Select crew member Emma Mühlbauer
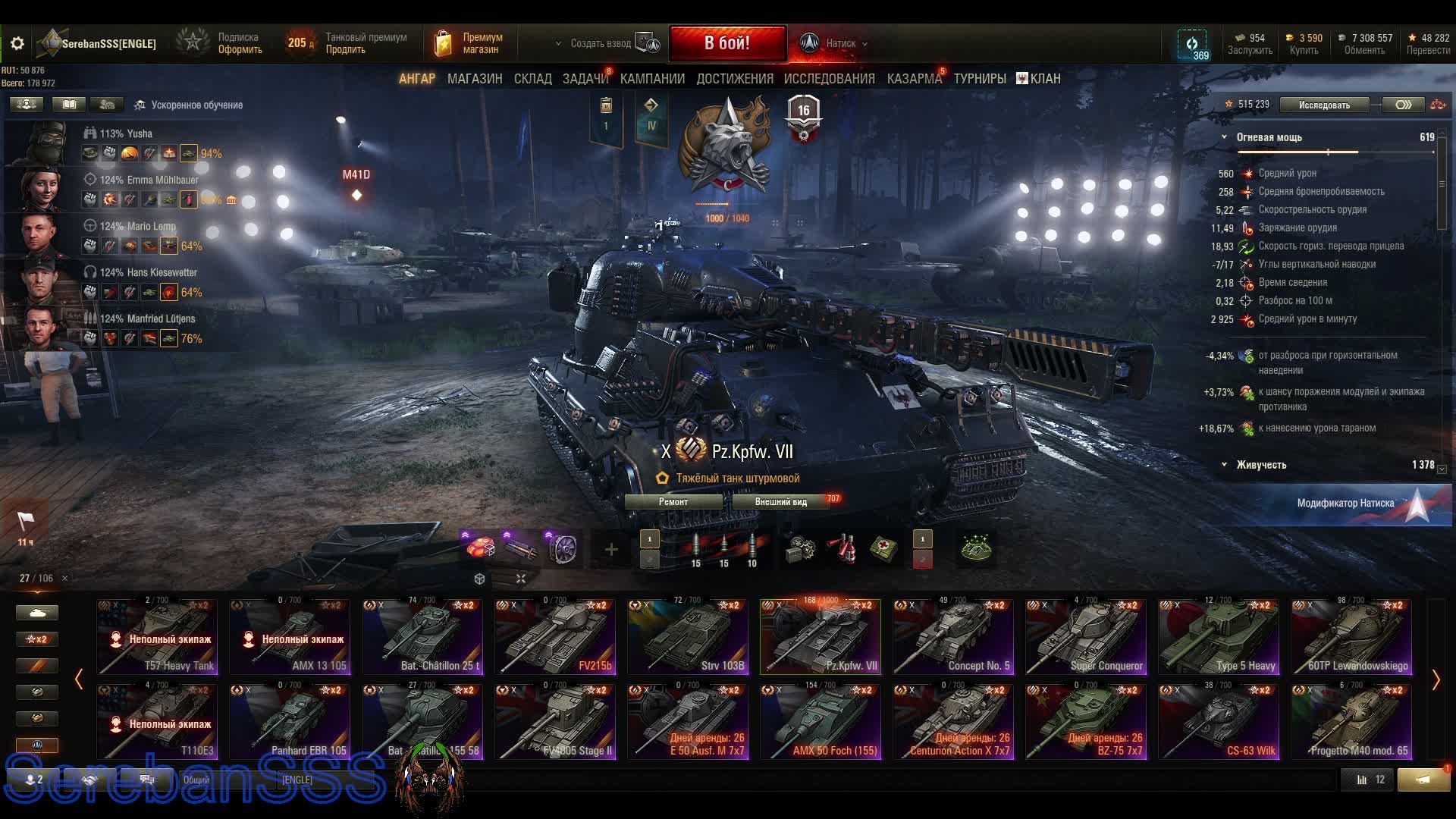Image resolution: width=1456 pixels, height=819 pixels. click(149, 180)
